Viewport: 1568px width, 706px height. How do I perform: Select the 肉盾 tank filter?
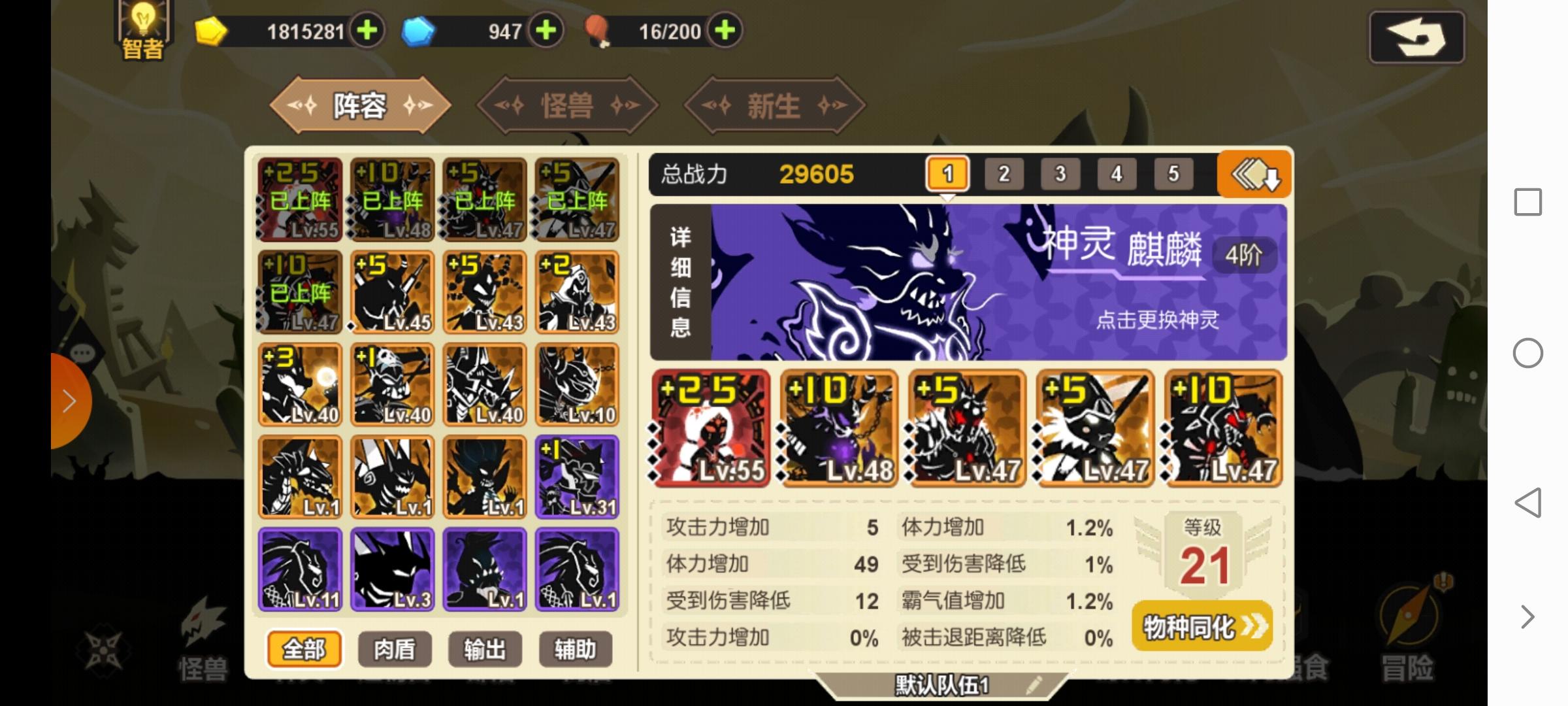pyautogui.click(x=393, y=648)
